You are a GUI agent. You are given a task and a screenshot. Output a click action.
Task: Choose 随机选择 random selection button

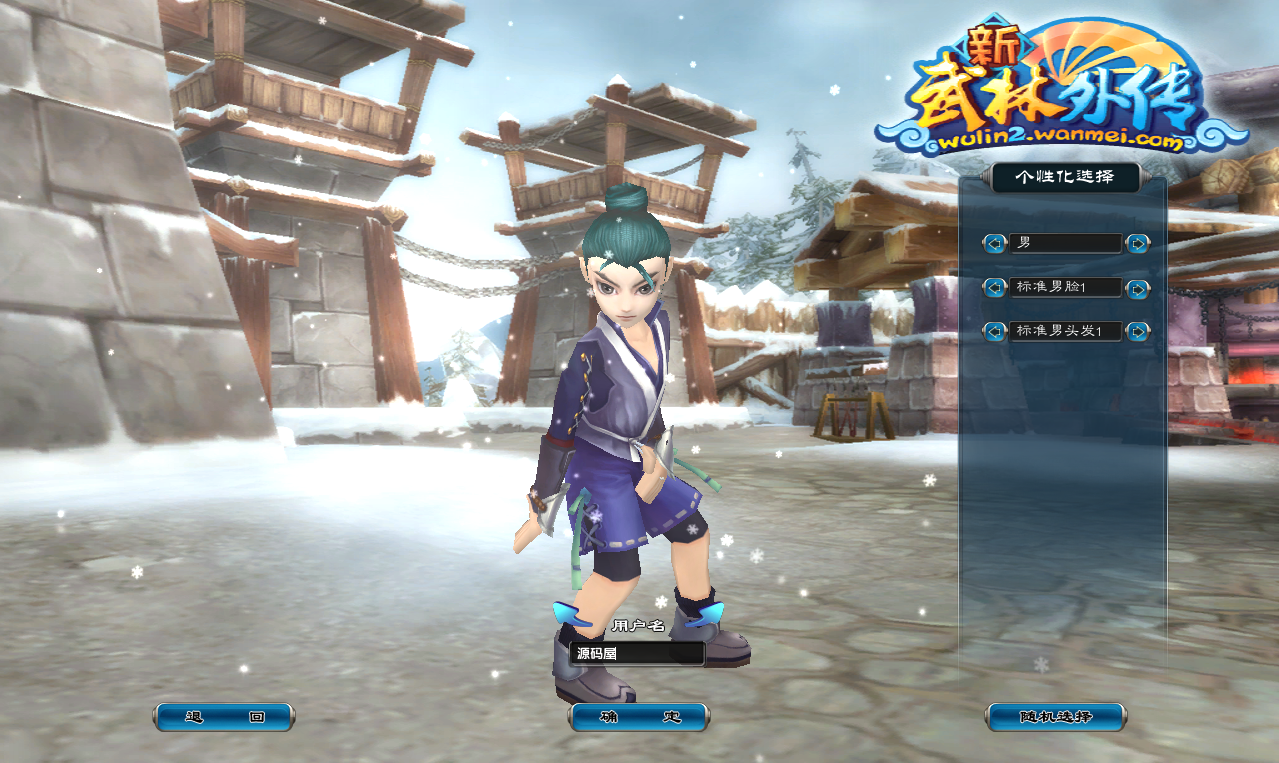coord(1055,717)
